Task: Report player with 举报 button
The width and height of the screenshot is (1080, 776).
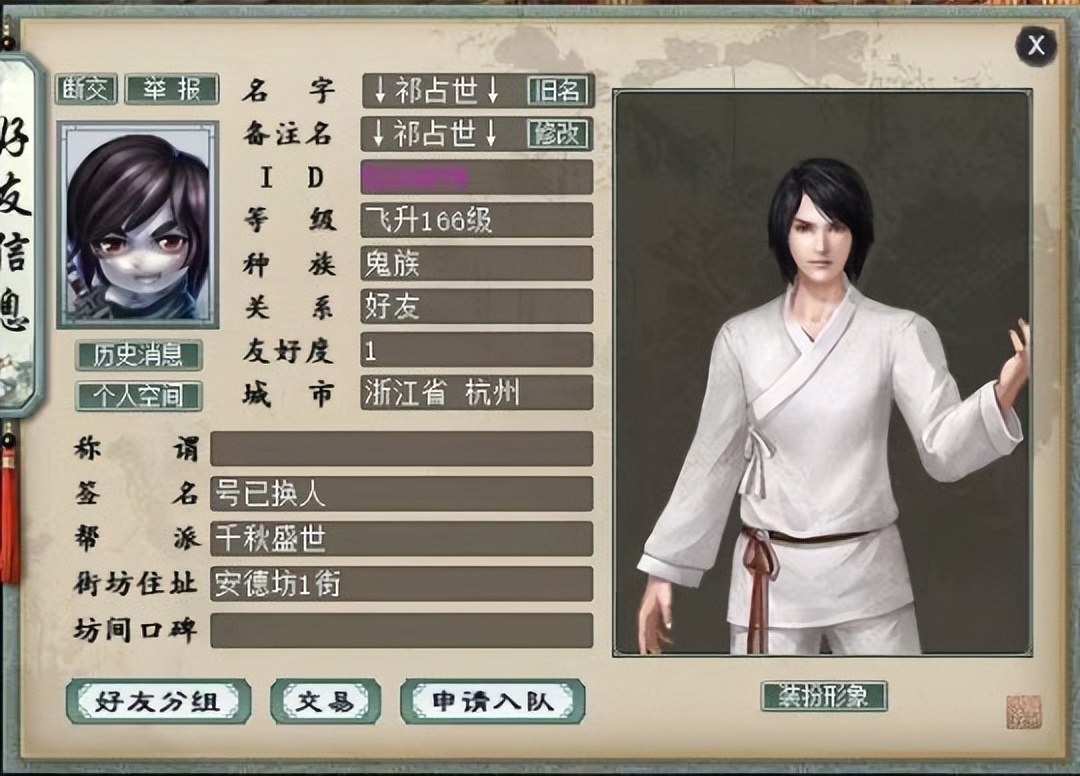Action: (171, 89)
